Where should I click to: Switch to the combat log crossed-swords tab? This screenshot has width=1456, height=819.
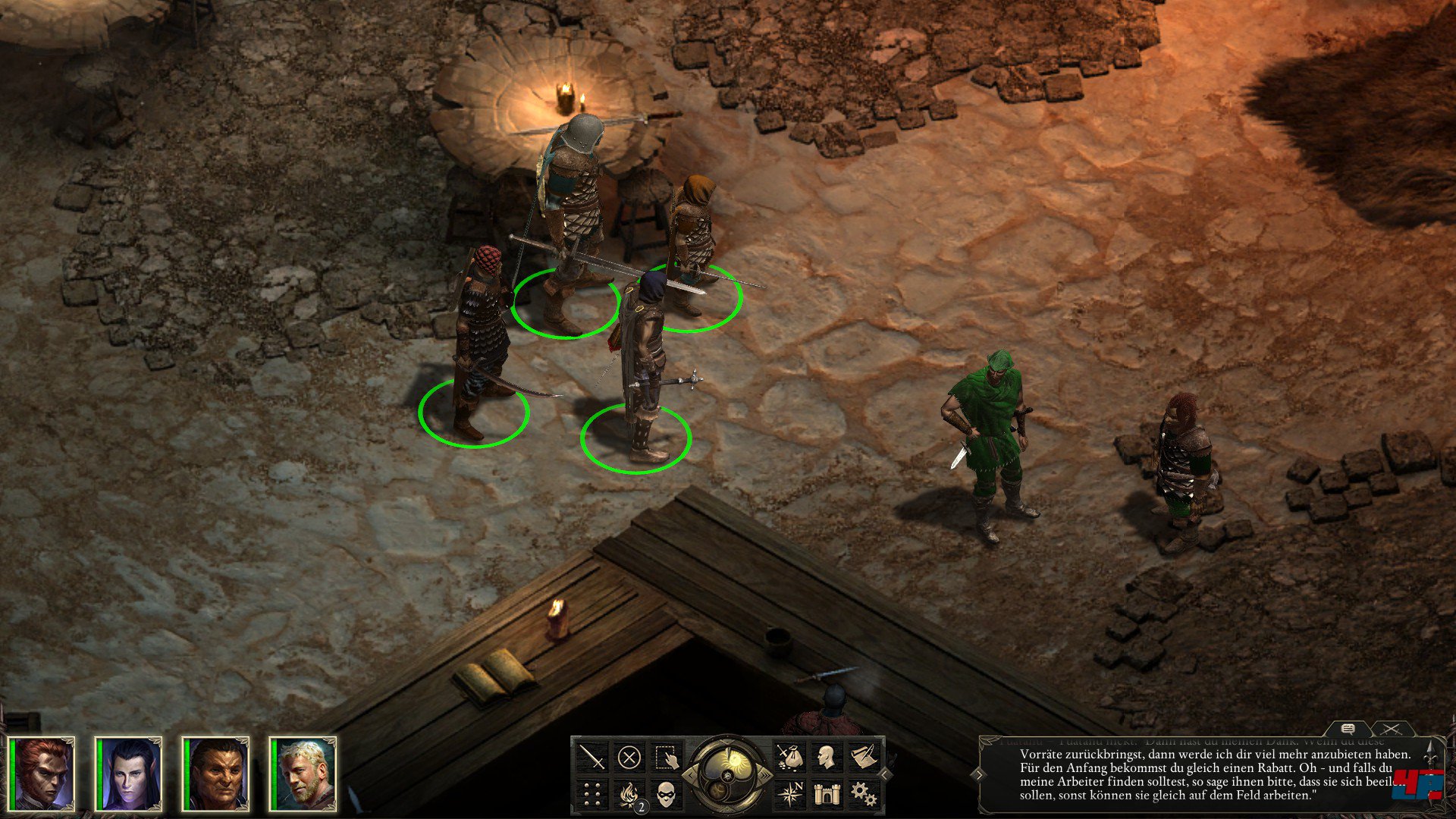click(x=1391, y=729)
